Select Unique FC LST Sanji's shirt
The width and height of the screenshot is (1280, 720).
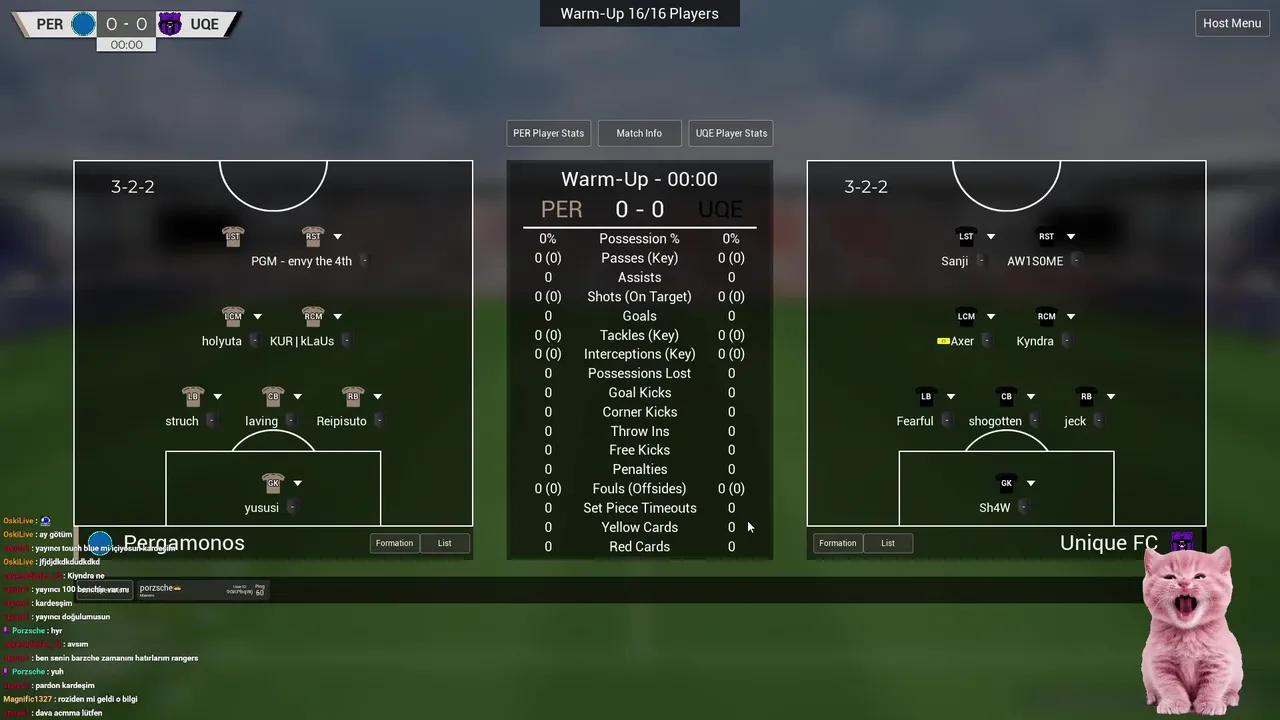(x=966, y=237)
